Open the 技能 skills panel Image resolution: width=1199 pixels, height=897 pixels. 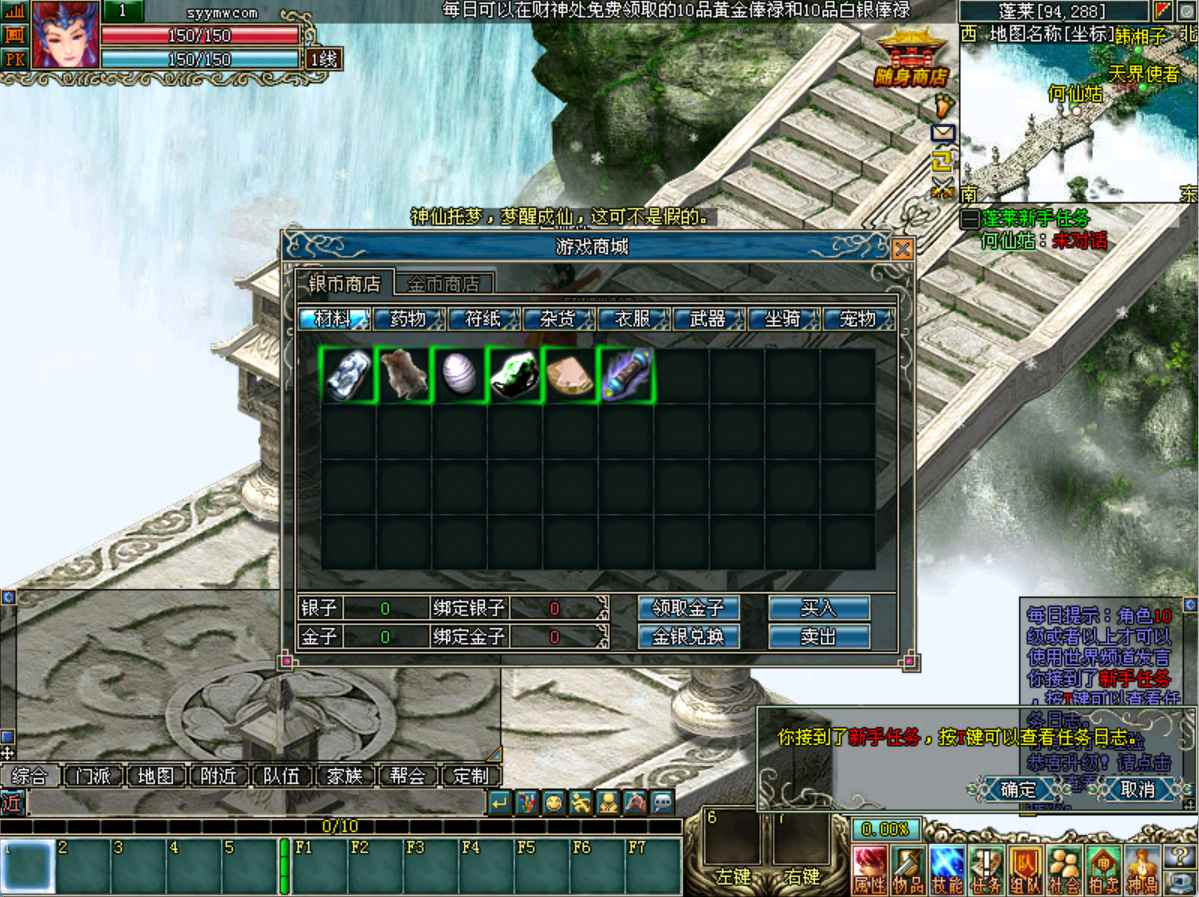[x=947, y=870]
